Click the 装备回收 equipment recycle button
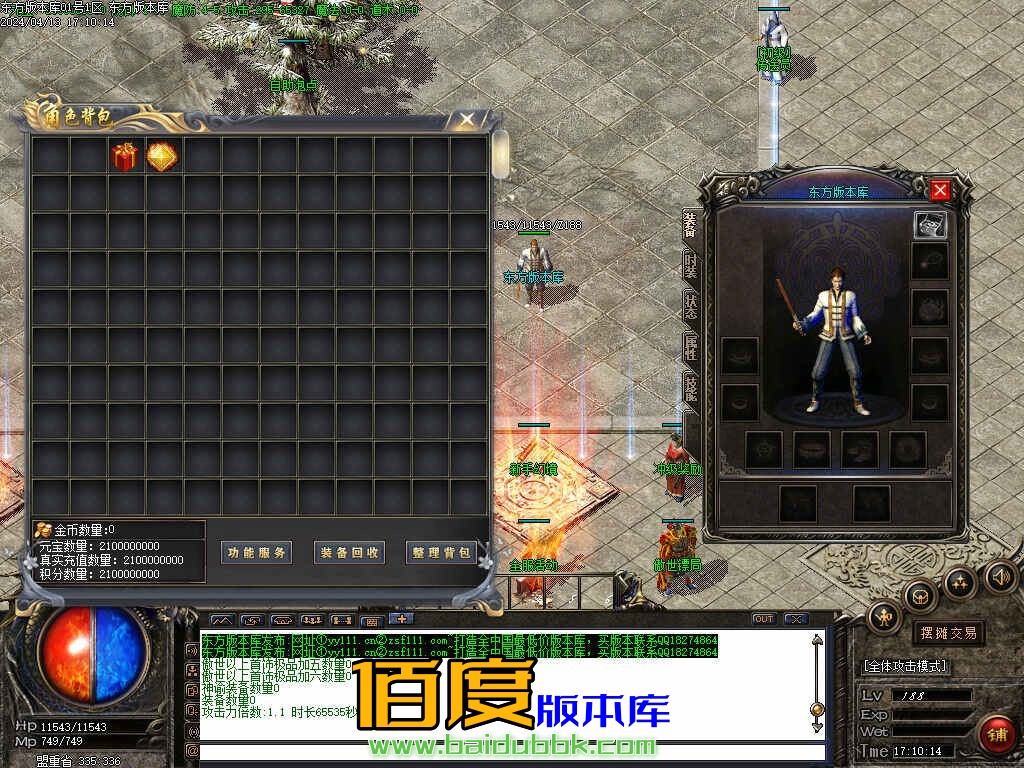The width and height of the screenshot is (1024, 768). point(349,553)
